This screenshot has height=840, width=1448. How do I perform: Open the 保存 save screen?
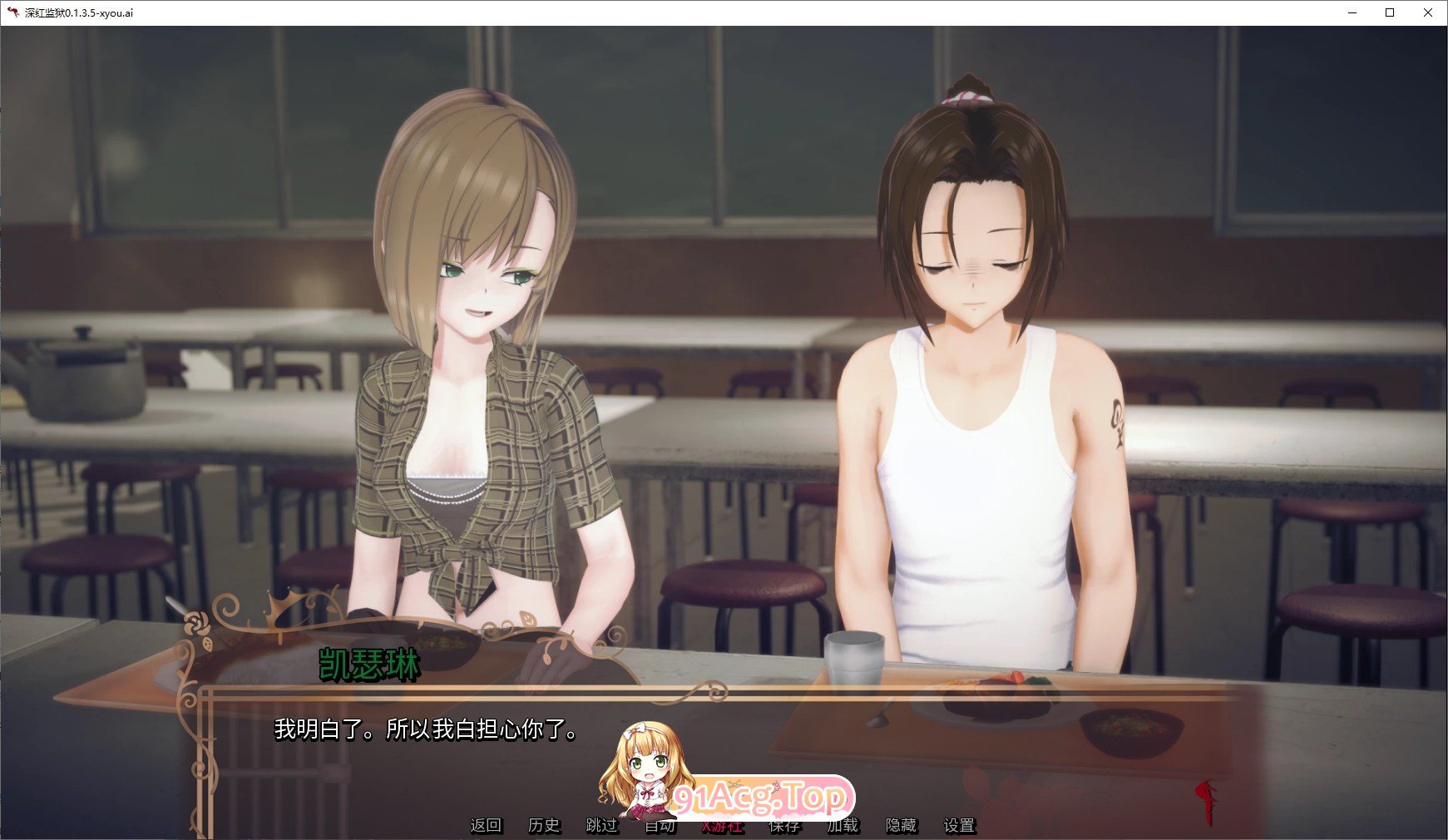point(783,826)
